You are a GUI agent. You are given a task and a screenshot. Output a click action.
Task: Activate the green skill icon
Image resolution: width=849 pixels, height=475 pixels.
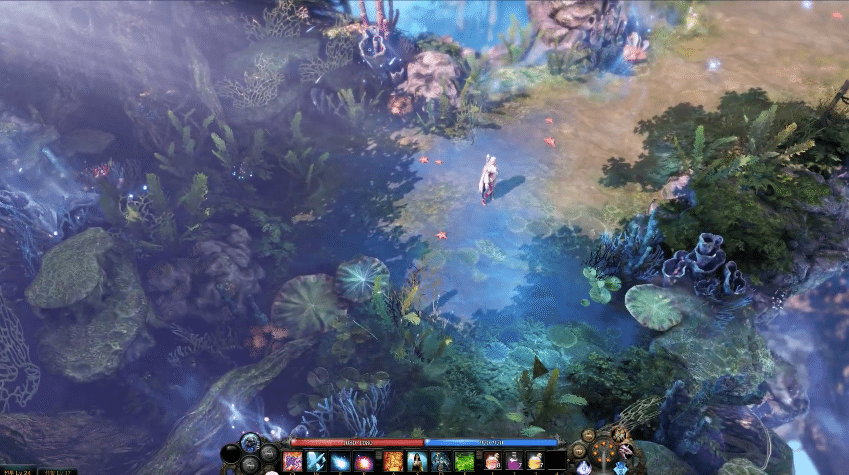465,462
